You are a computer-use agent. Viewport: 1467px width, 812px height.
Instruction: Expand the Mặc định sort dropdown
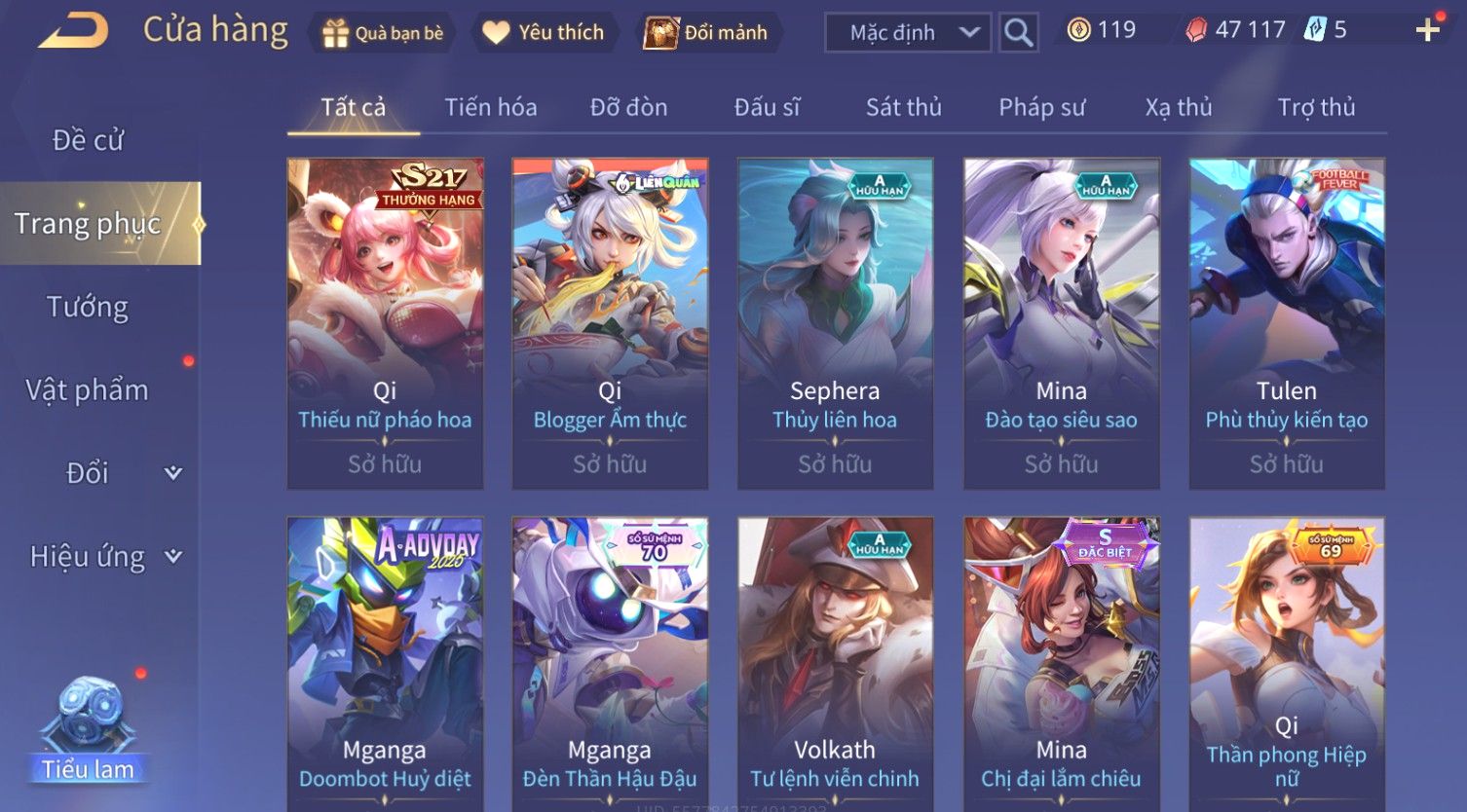908,33
